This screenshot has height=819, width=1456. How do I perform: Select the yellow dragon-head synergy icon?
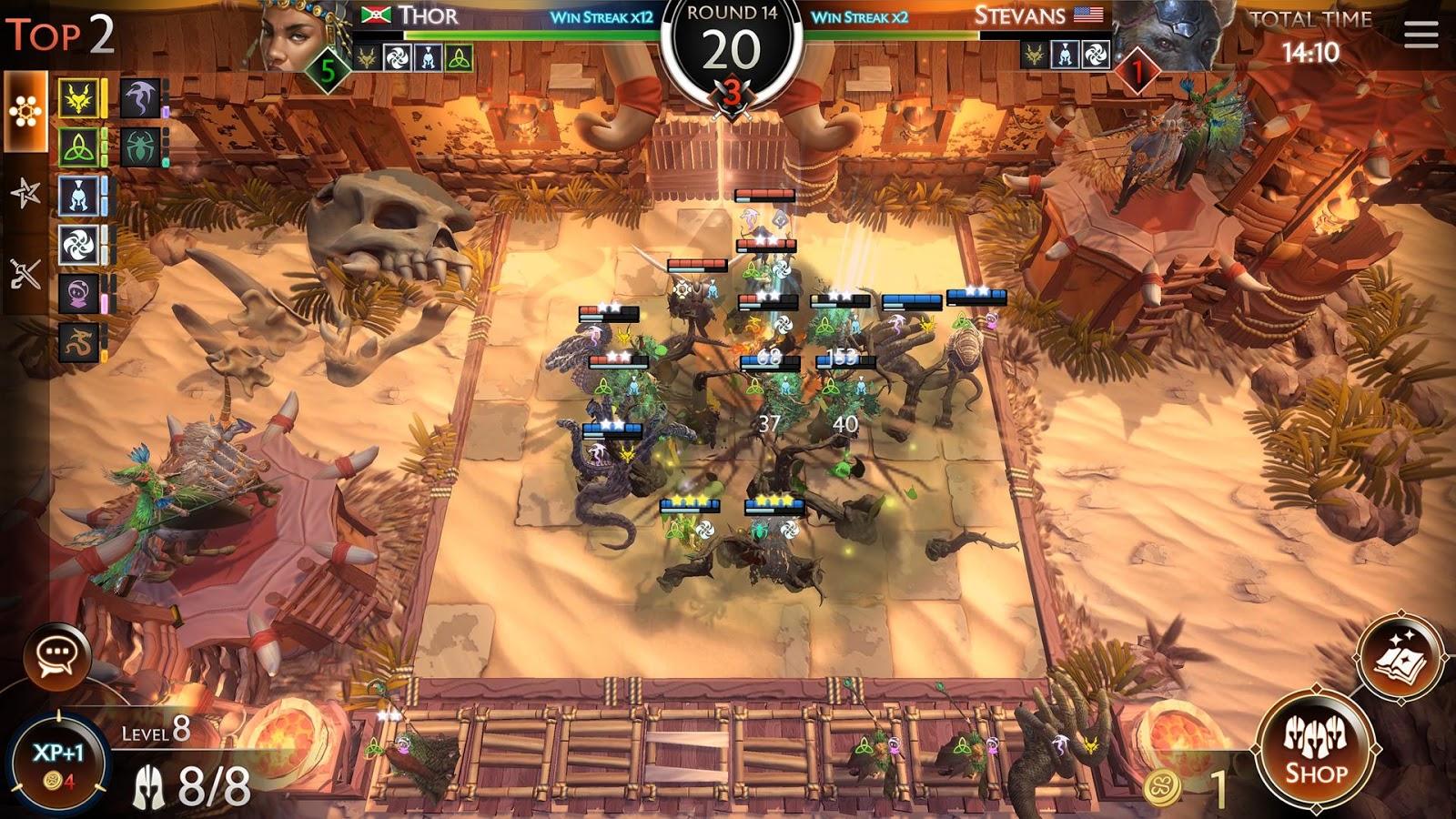coord(79,97)
